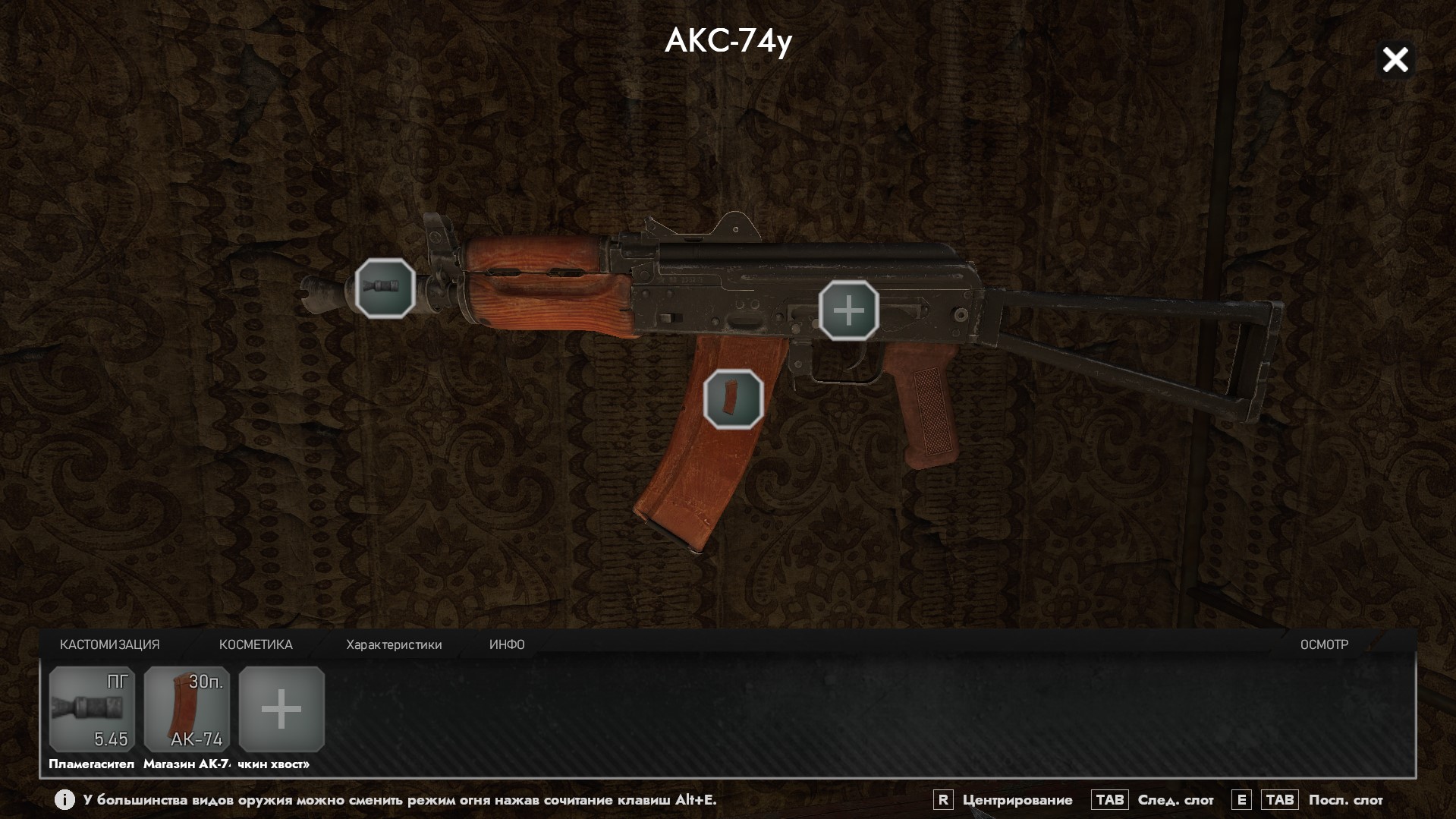Open the КОСМЕТИКА tab
Viewport: 1456px width, 819px height.
(256, 644)
